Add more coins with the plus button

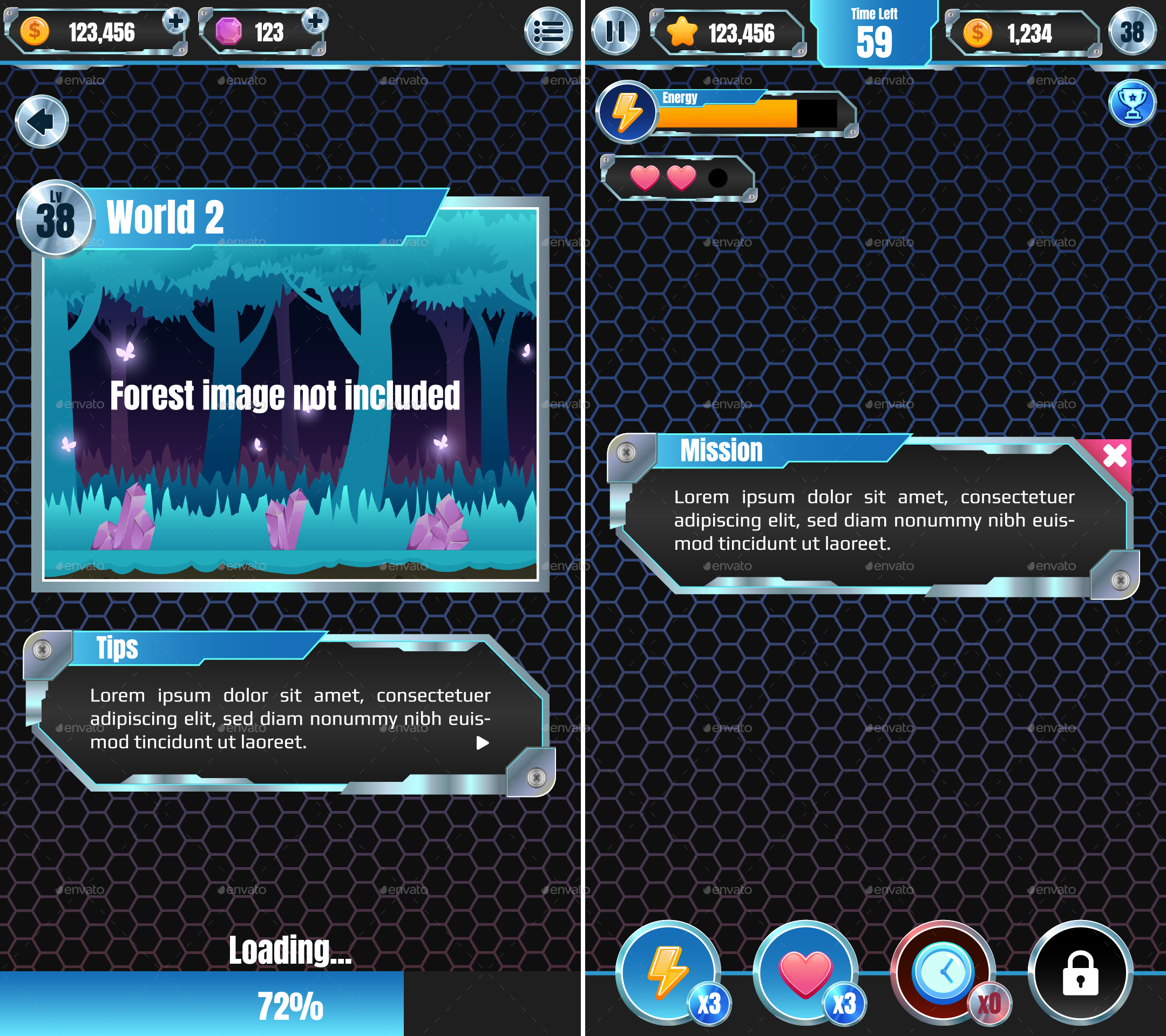click(178, 22)
